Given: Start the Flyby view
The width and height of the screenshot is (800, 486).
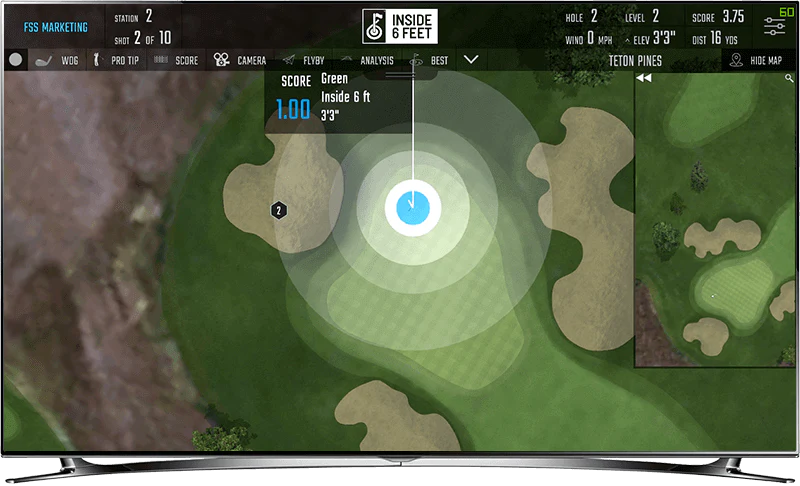Looking at the screenshot, I should [304, 60].
